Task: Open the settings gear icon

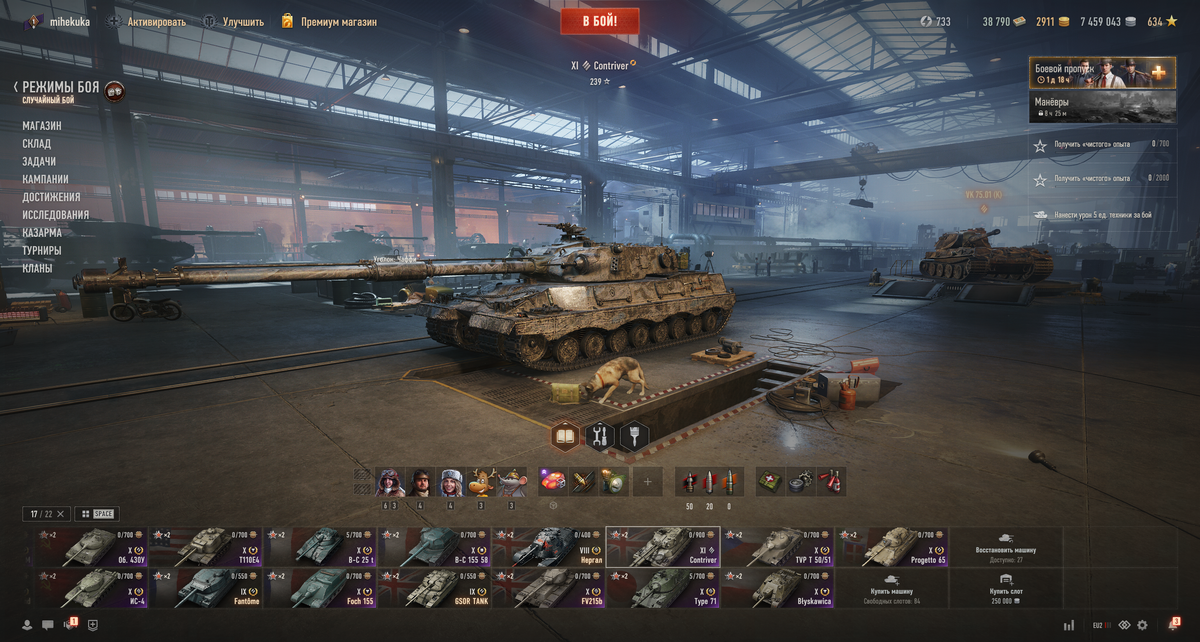Action: click(1142, 625)
